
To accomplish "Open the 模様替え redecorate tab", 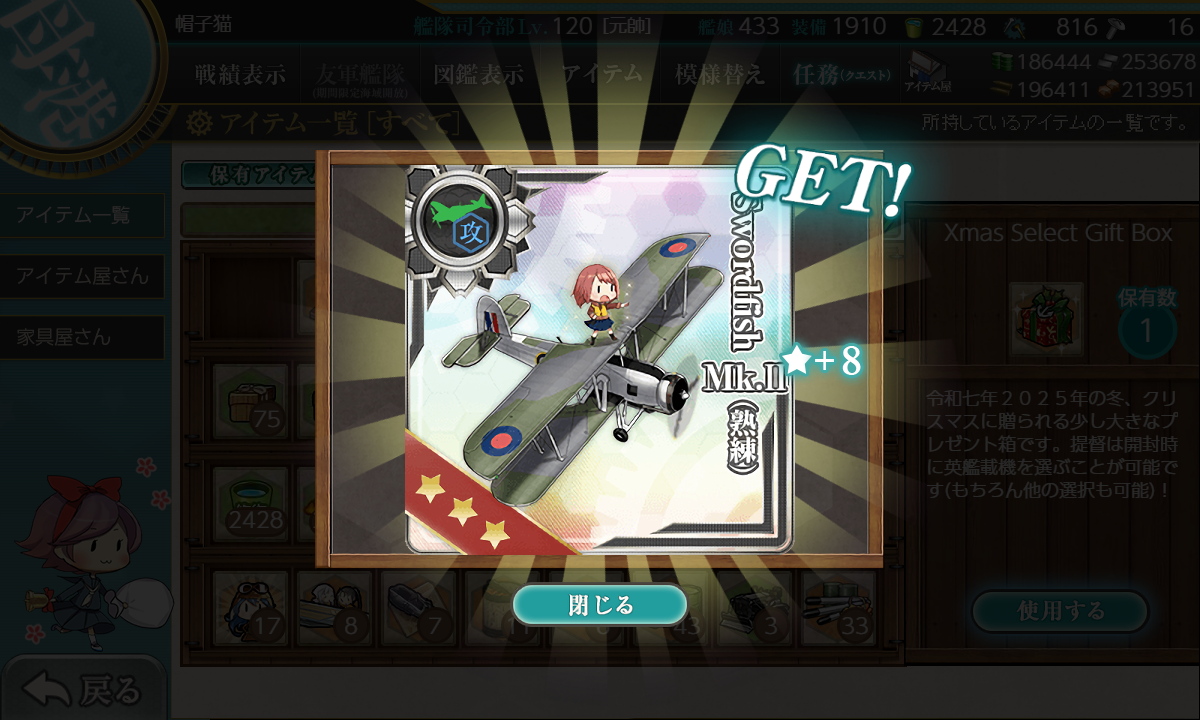I will click(719, 75).
